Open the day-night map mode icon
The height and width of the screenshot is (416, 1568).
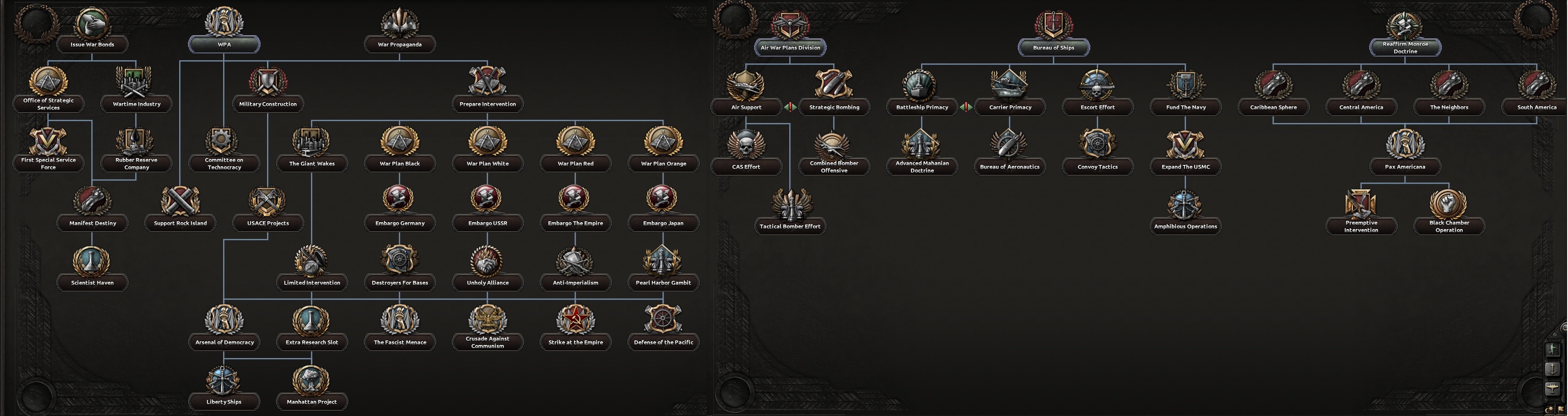(1550, 409)
